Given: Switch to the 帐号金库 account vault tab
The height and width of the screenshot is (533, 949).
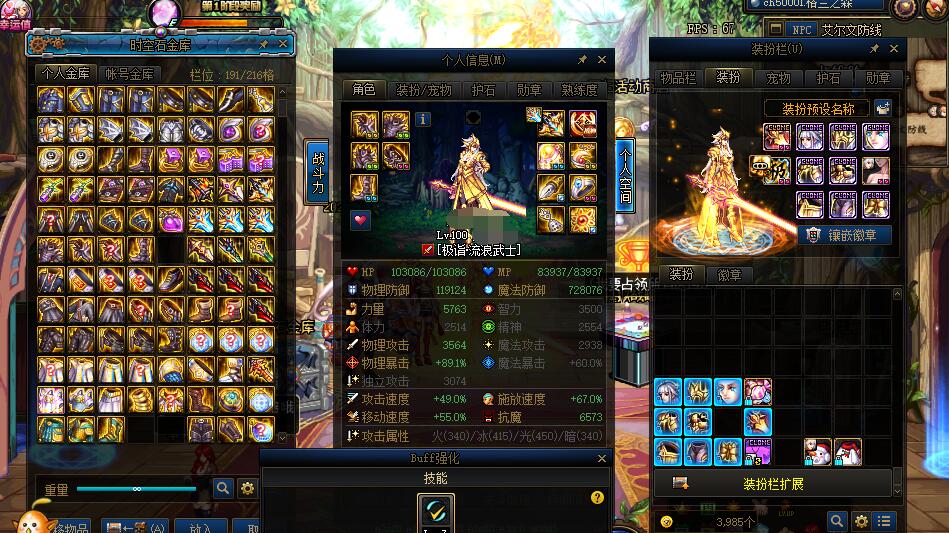Looking at the screenshot, I should click(130, 73).
